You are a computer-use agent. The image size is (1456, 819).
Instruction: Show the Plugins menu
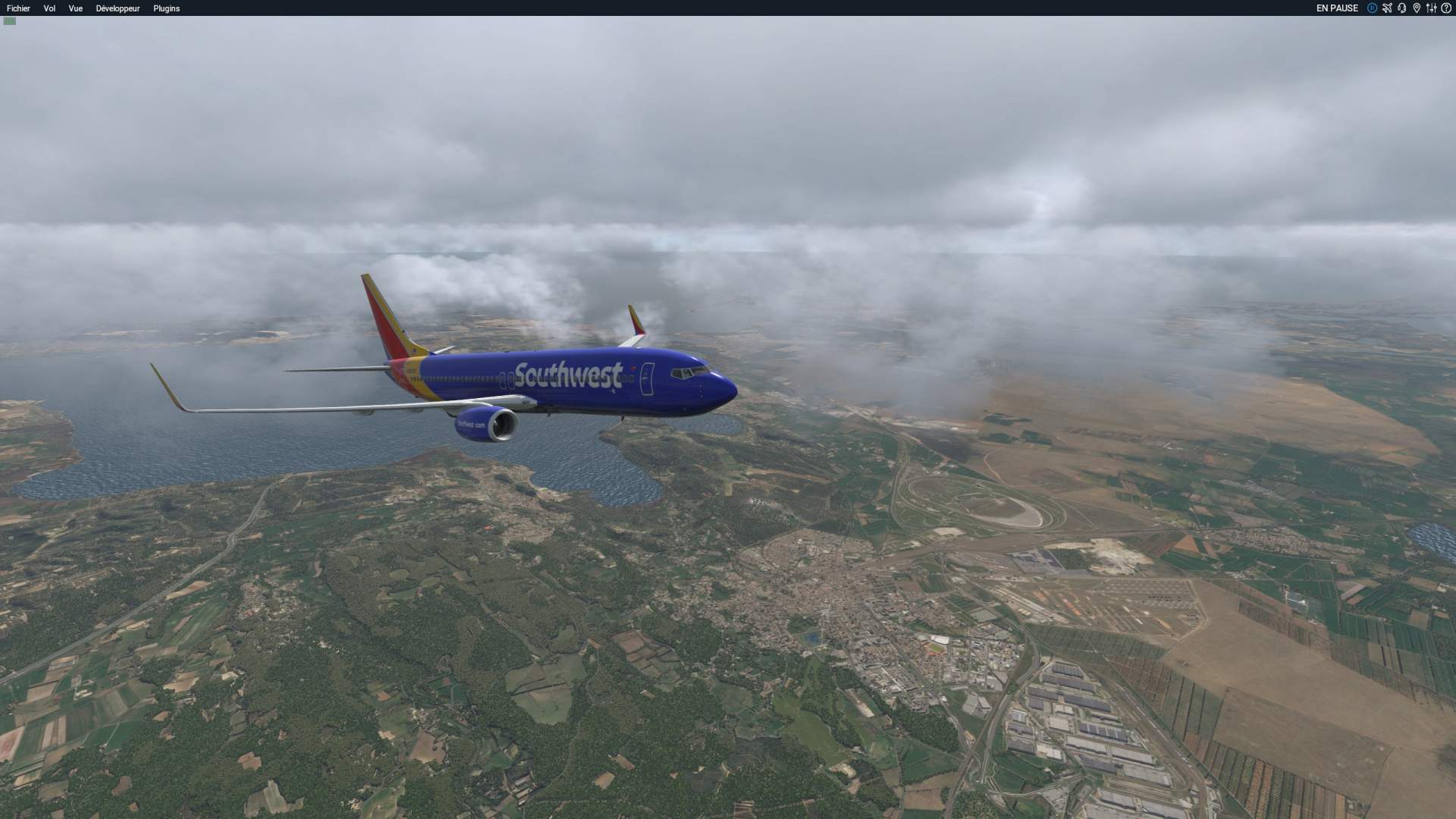tap(166, 8)
